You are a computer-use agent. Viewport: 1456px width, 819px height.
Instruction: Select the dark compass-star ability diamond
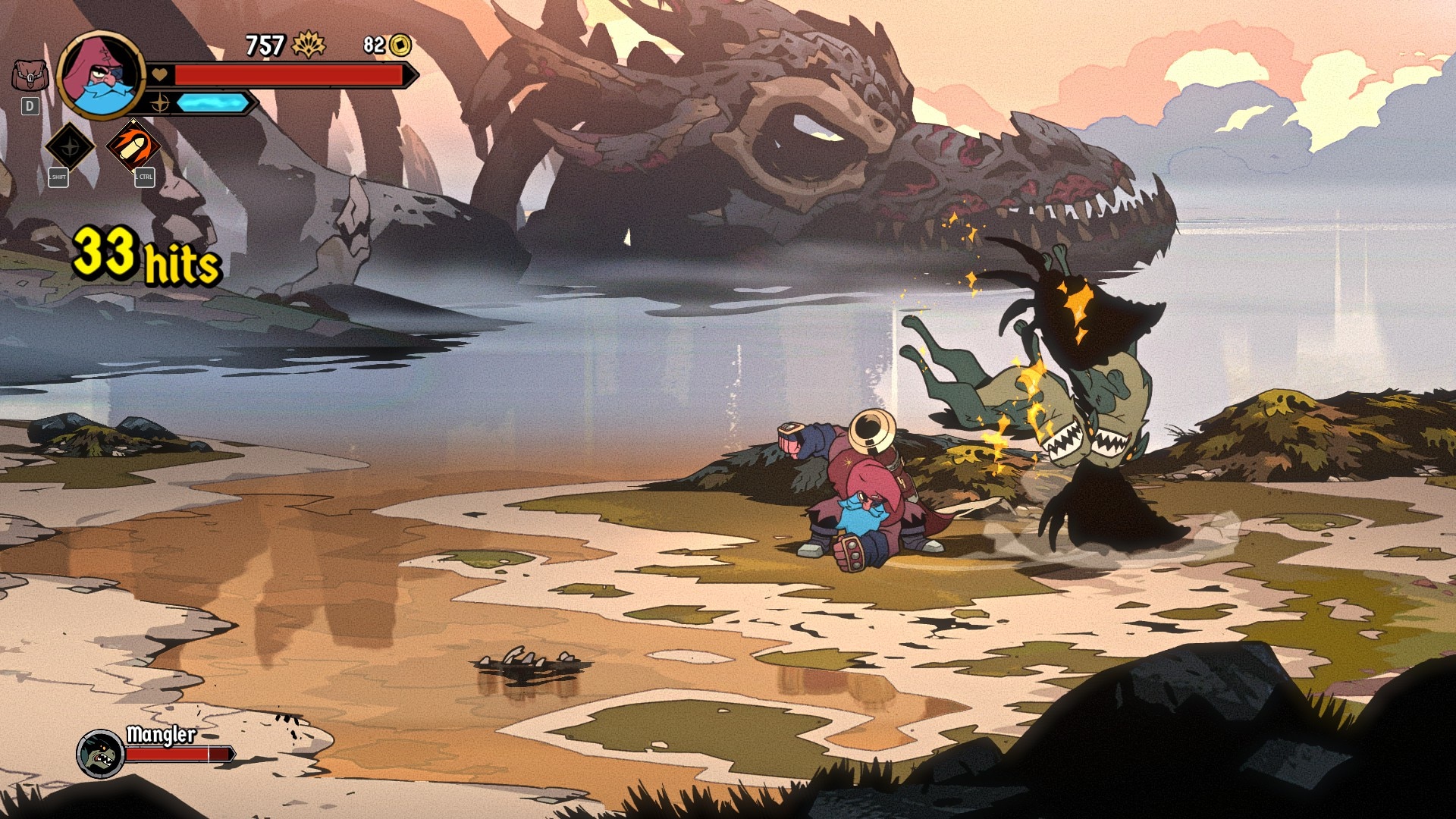(x=69, y=146)
